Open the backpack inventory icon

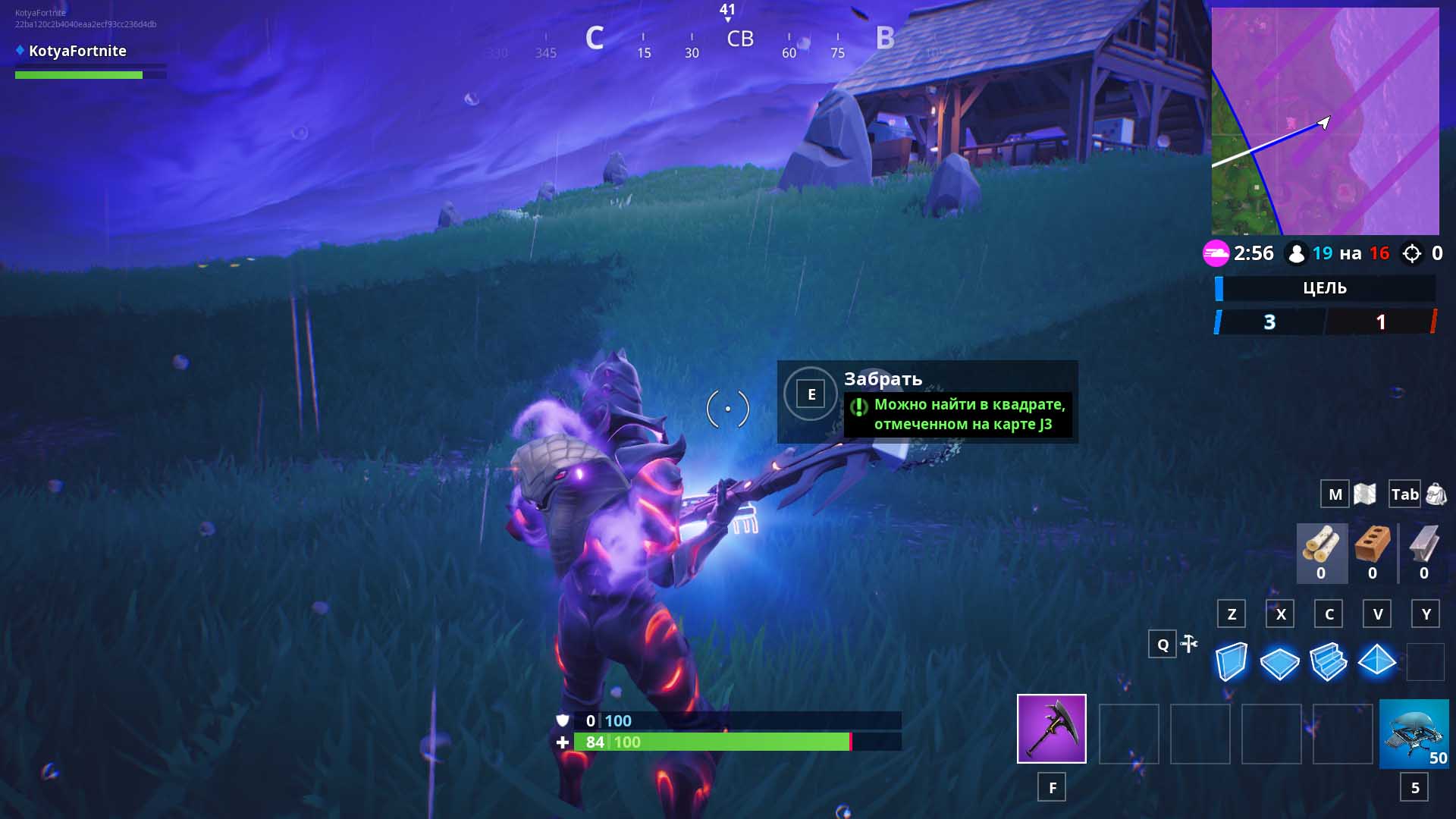coord(1436,494)
